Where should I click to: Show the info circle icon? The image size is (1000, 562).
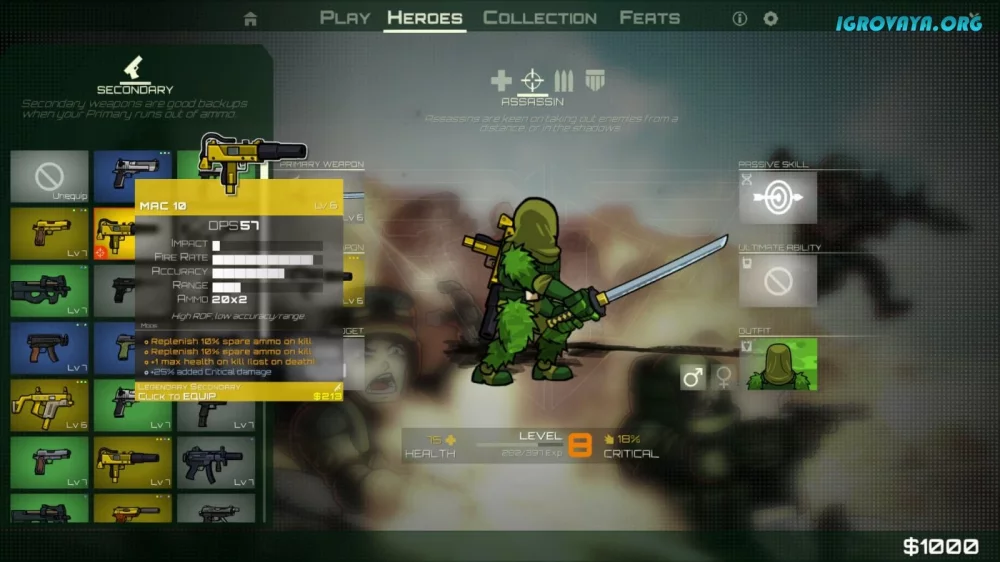[740, 19]
